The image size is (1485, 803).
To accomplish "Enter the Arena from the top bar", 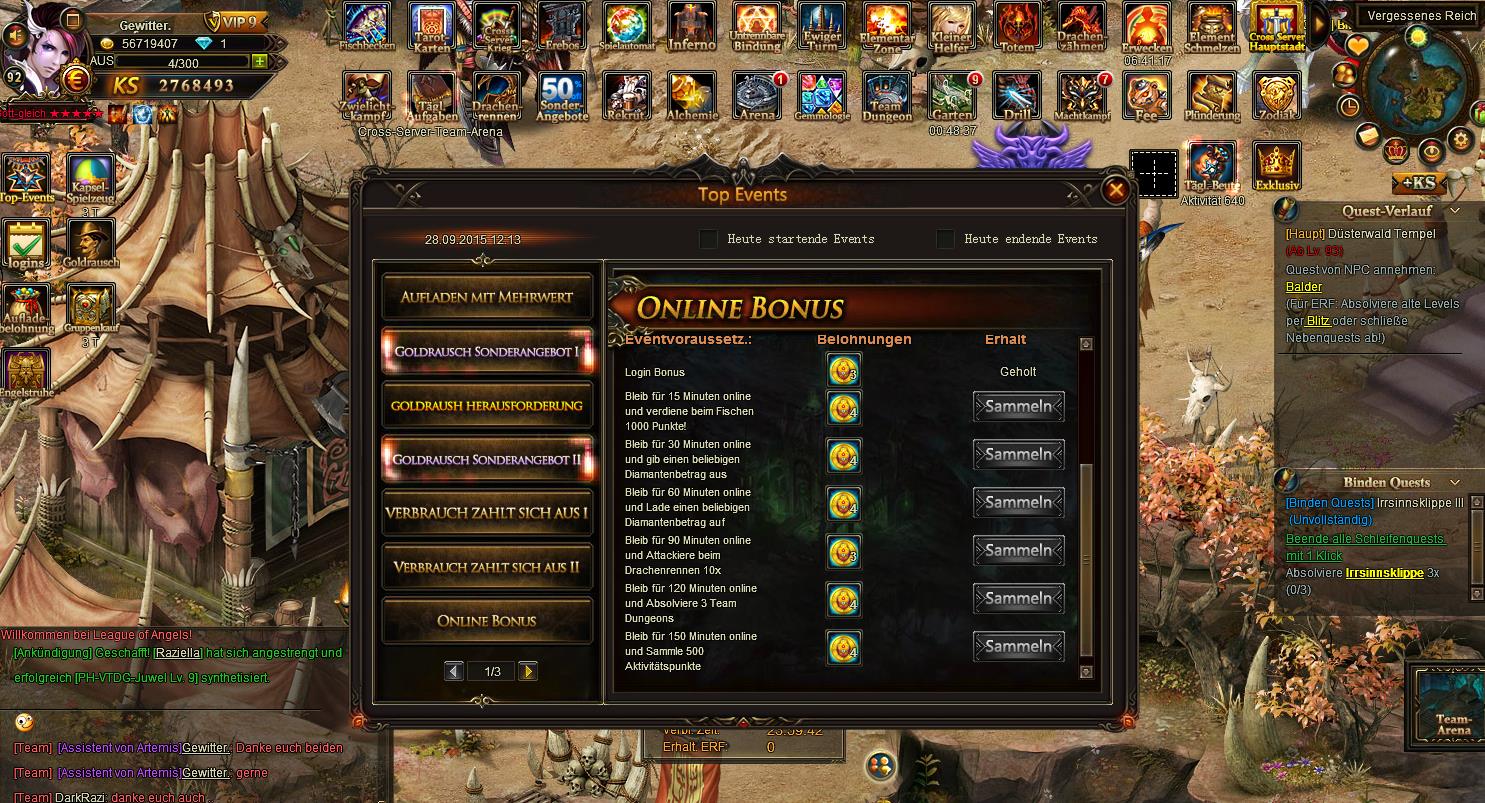I will tap(757, 96).
